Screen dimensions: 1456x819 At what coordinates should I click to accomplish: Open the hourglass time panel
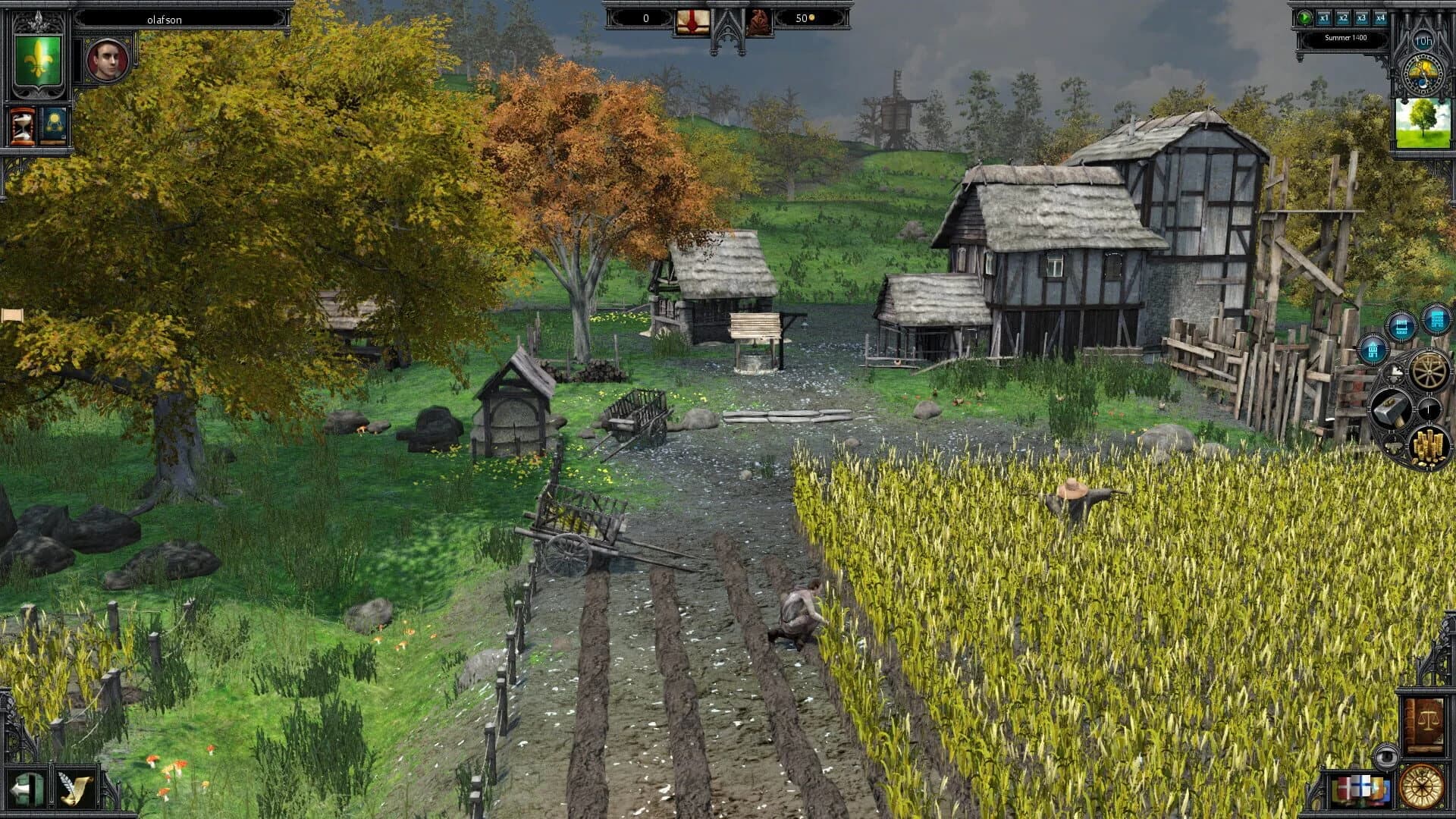21,127
